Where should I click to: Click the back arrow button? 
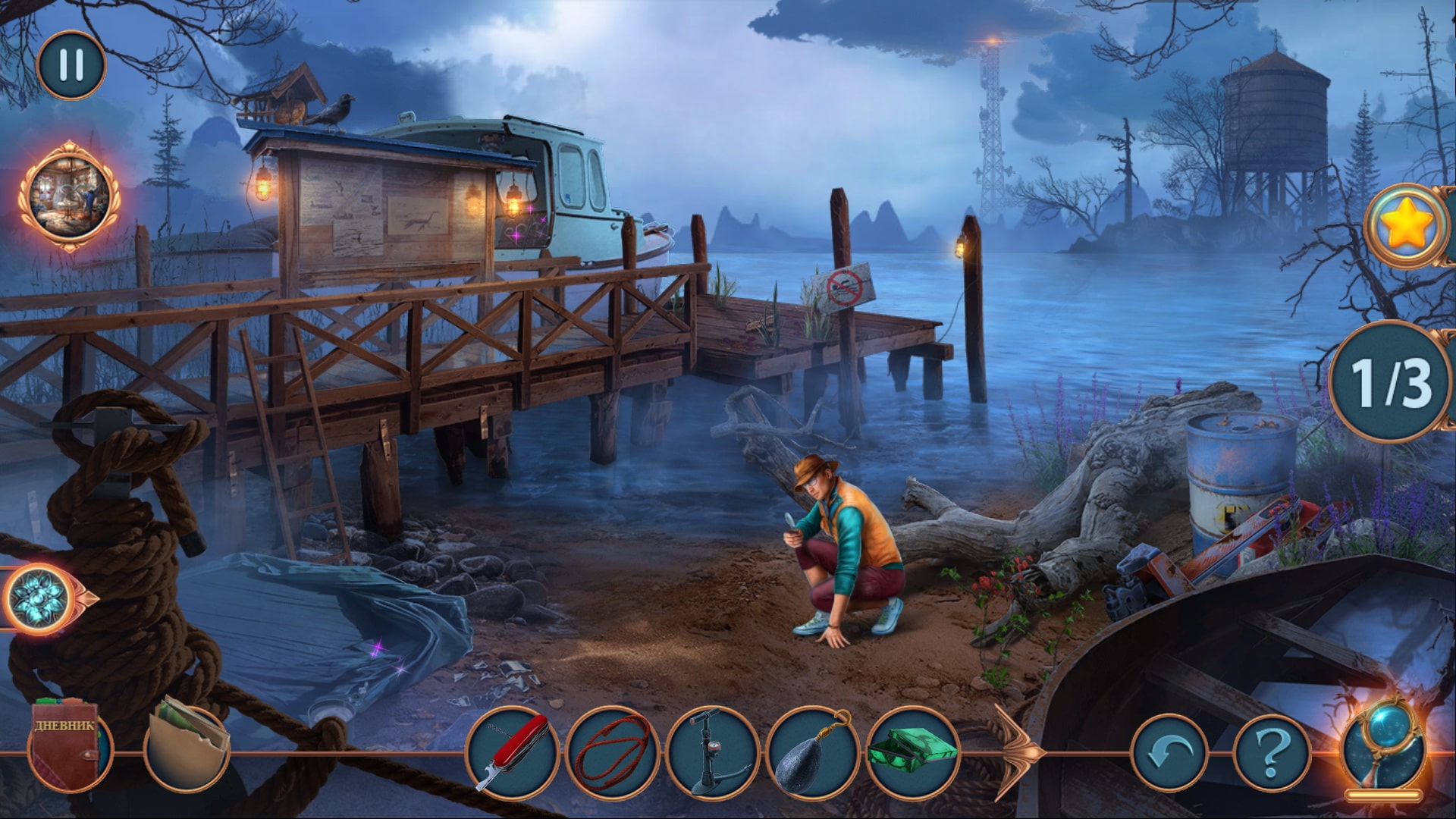coord(1169,753)
